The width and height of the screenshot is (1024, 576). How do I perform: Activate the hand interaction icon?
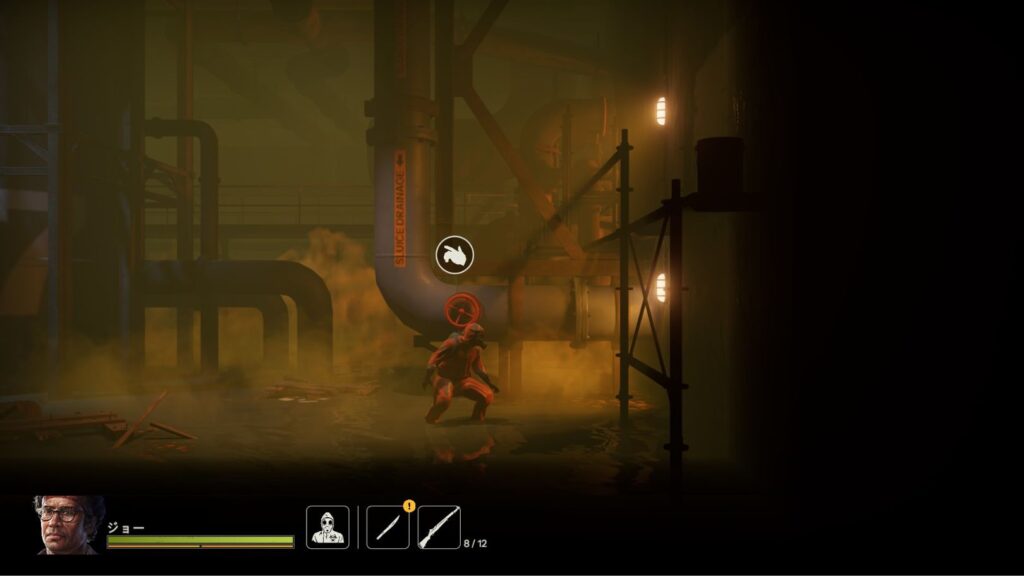point(454,255)
